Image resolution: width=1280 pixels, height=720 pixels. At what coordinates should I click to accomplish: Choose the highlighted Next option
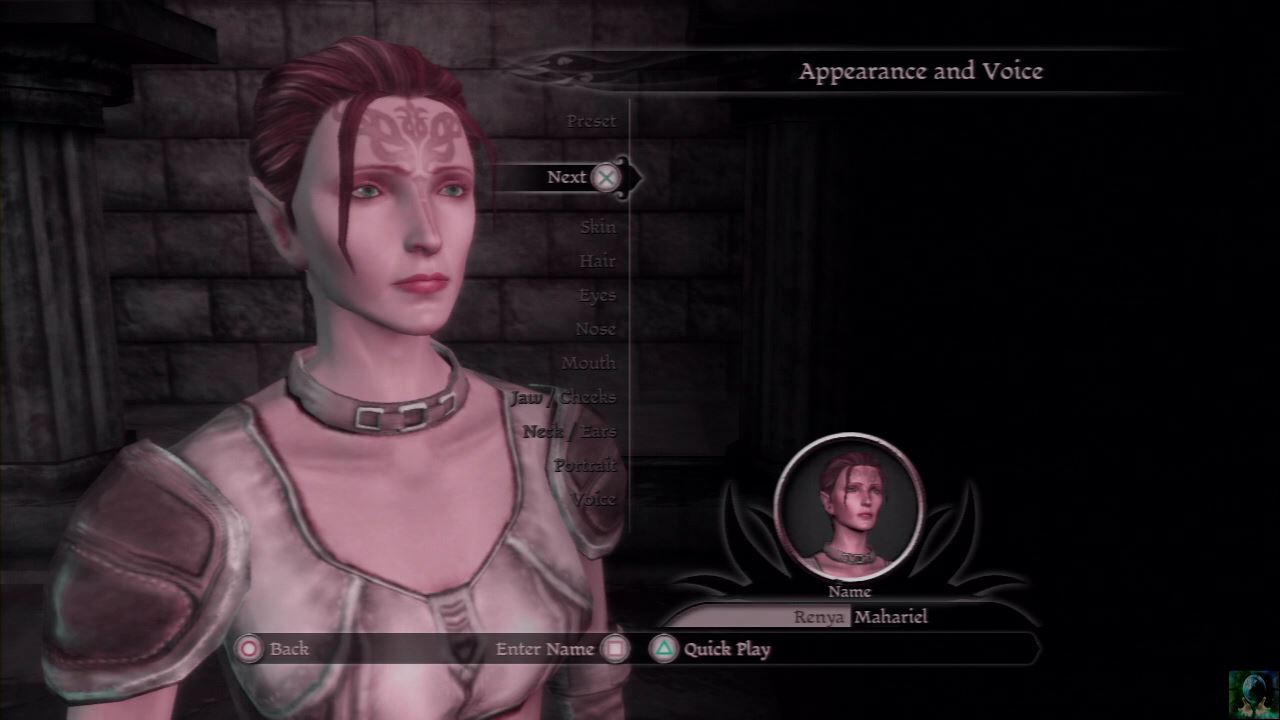[567, 177]
